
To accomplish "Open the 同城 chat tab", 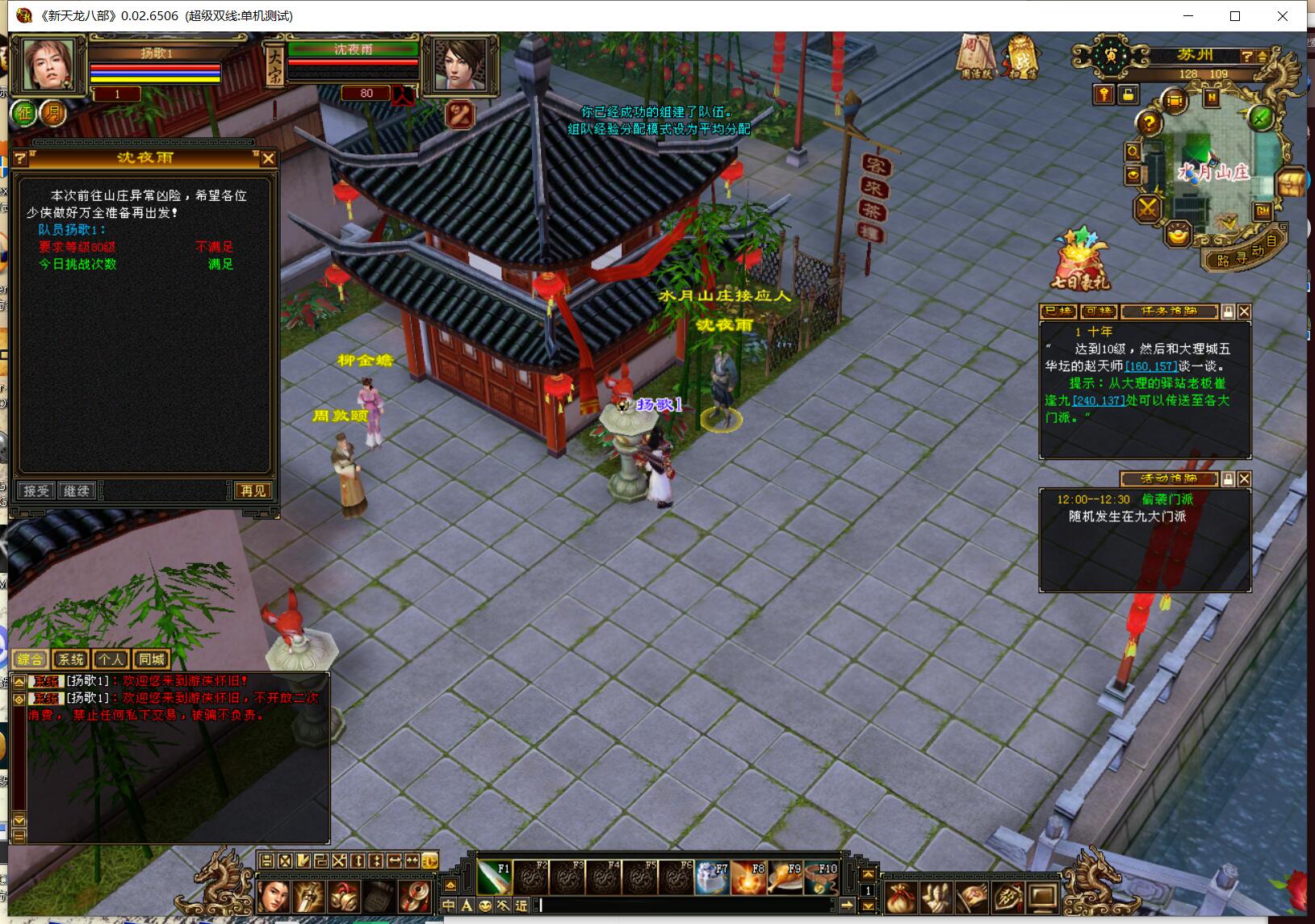I will coord(151,659).
